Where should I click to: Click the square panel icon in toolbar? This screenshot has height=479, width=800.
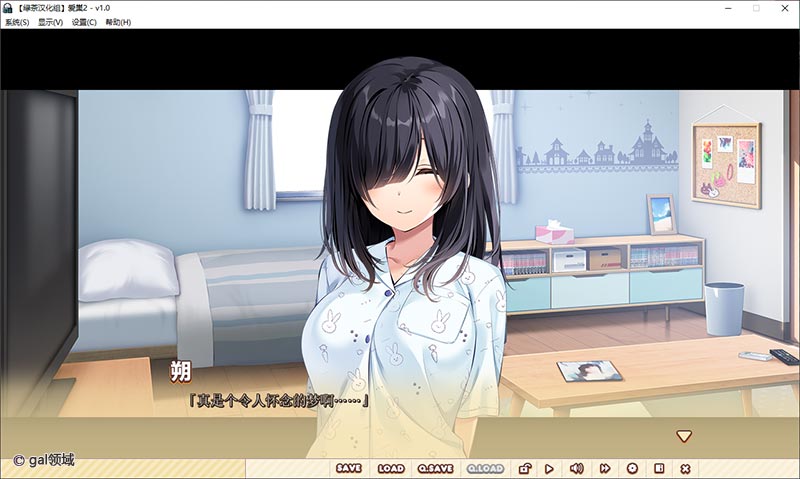[x=659, y=468]
